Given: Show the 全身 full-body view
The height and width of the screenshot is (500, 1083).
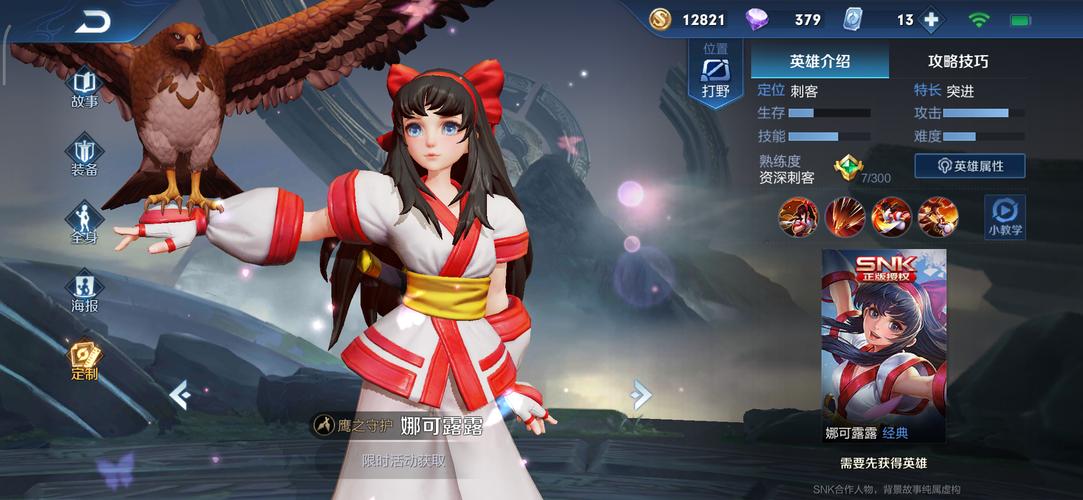Looking at the screenshot, I should [x=84, y=224].
